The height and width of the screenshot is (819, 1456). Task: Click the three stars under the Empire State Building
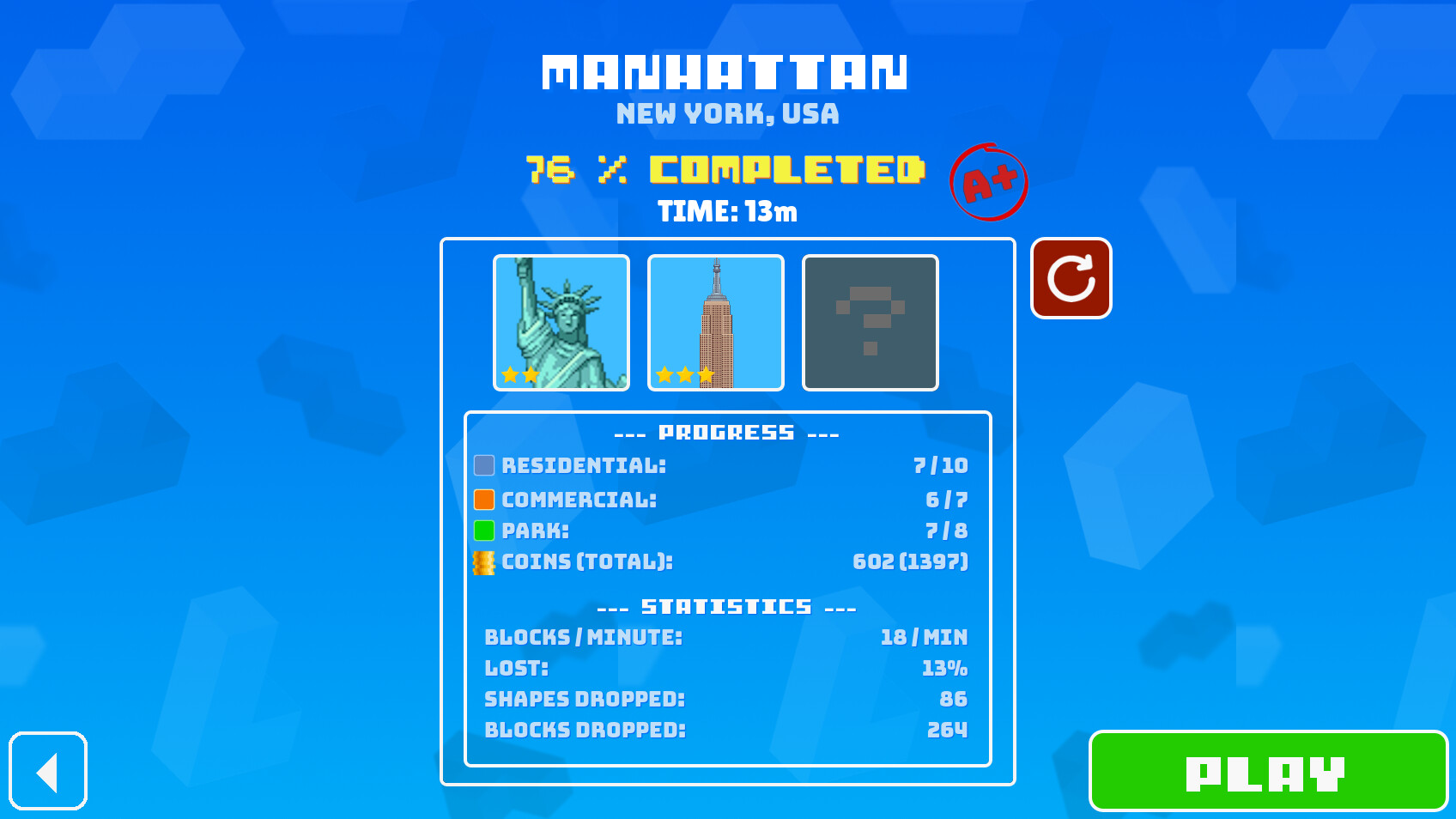pos(682,375)
